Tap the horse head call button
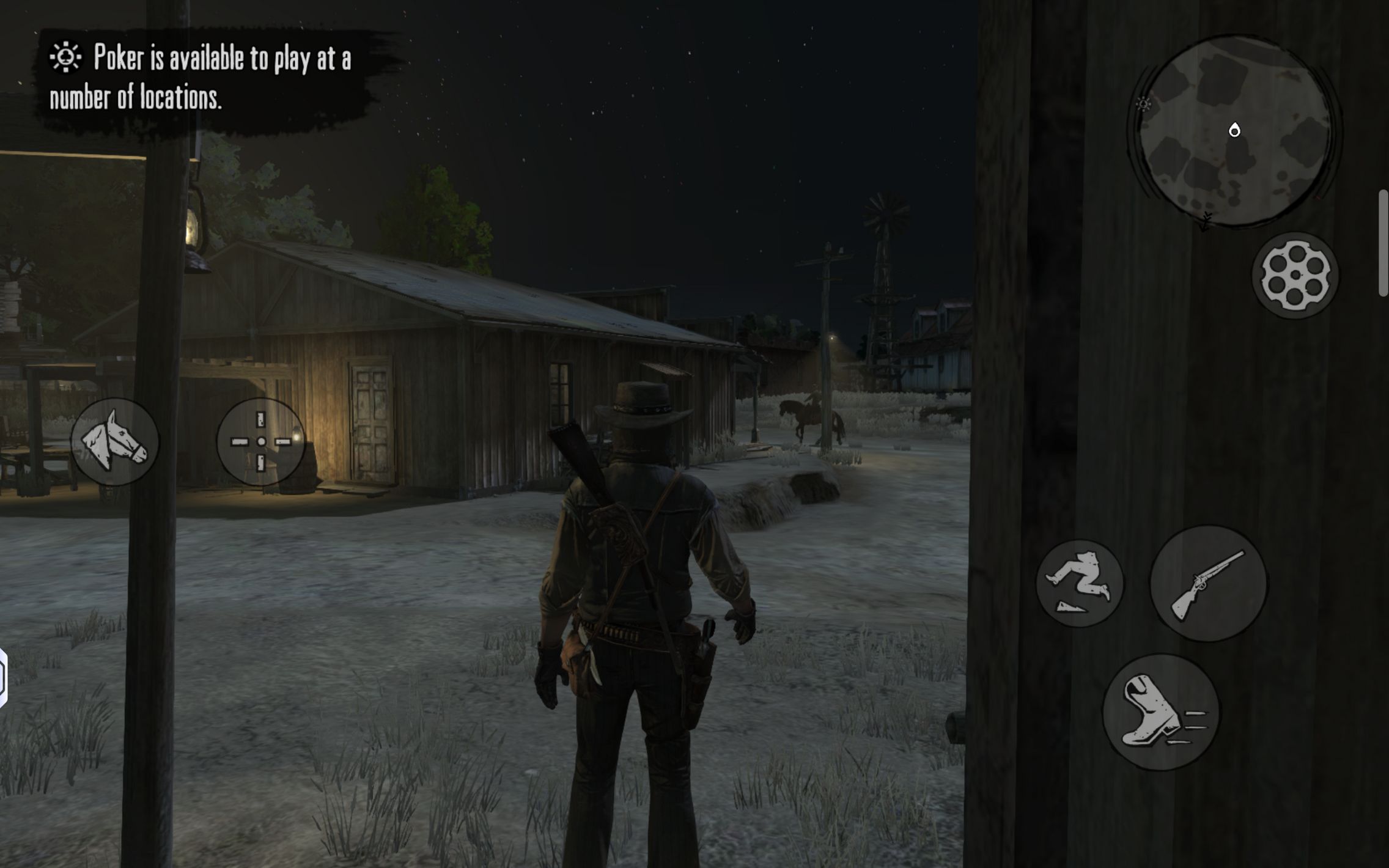The image size is (1389, 868). pos(114,441)
